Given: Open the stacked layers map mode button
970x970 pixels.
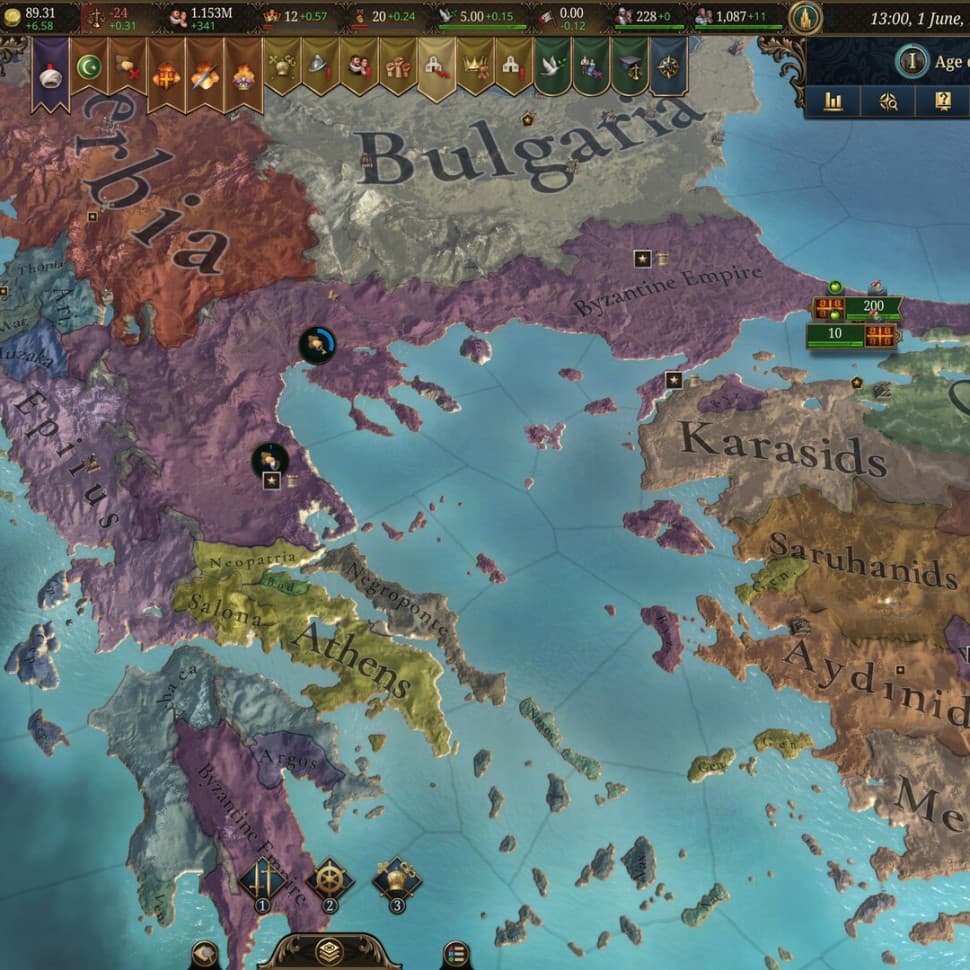Looking at the screenshot, I should point(328,951).
